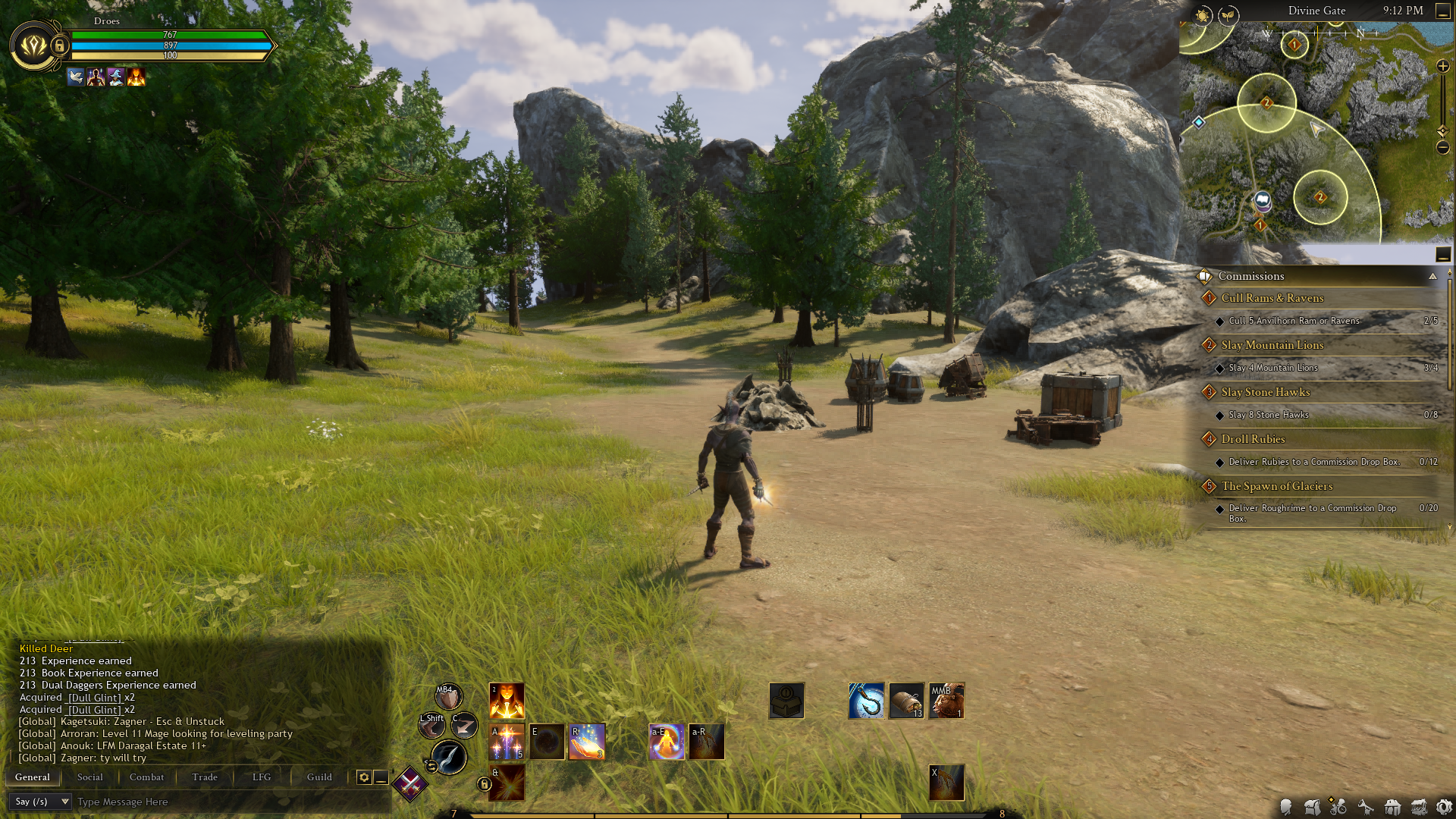Use the fishing hook ability icon

(866, 701)
